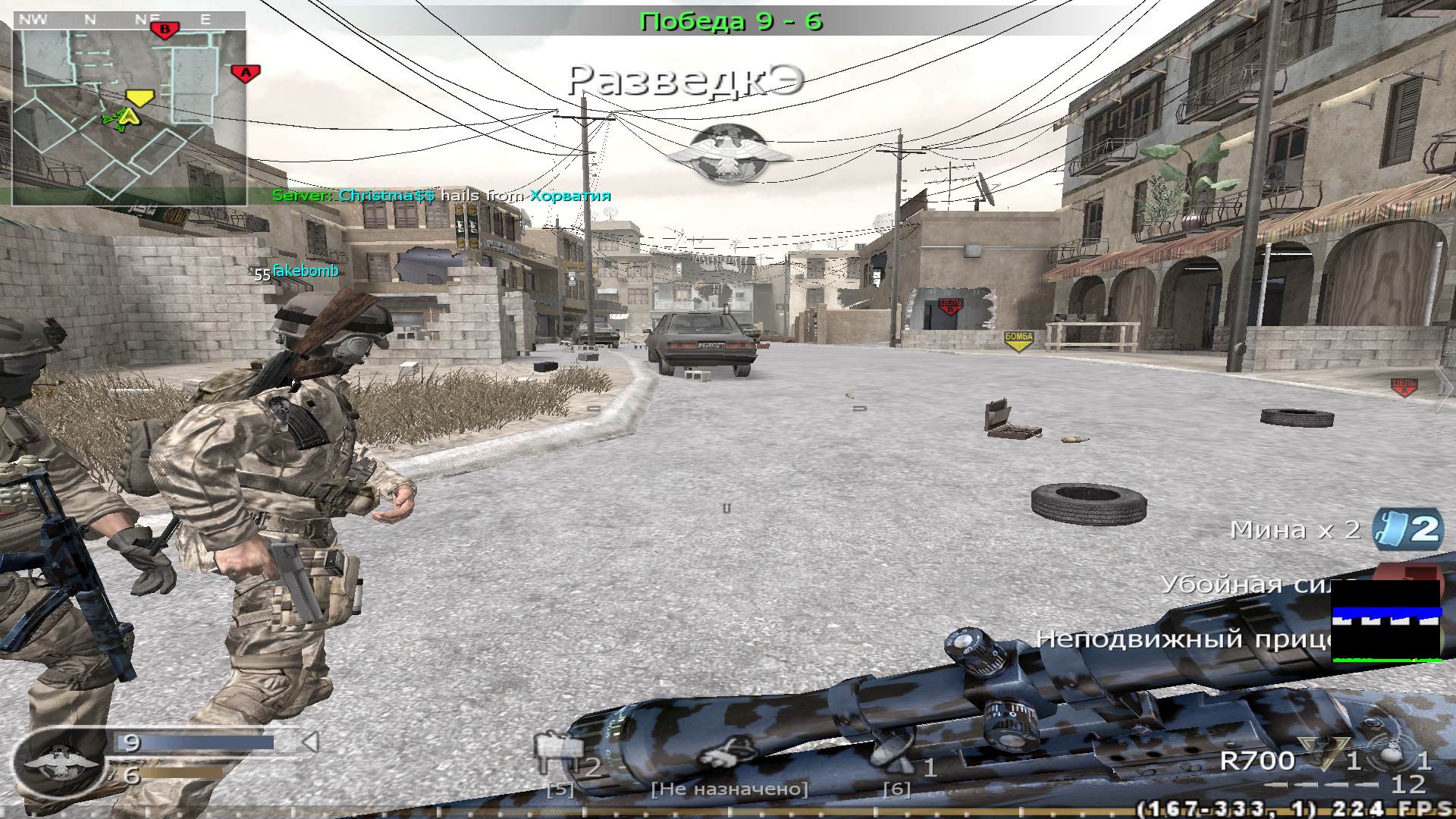The width and height of the screenshot is (1456, 819).
Task: Click the N heading on the minimap compass
Action: [x=89, y=20]
